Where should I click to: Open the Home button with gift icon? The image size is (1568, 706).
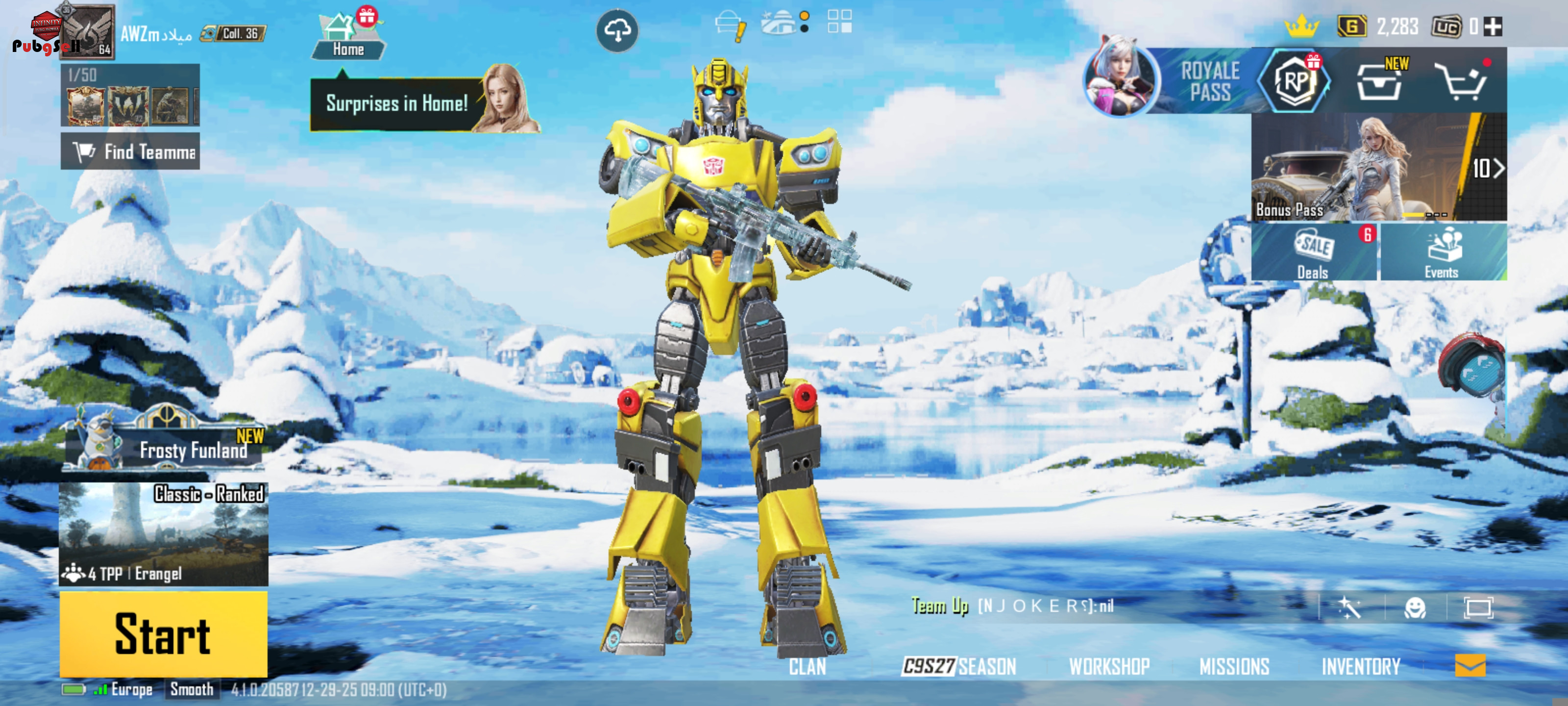(x=347, y=38)
